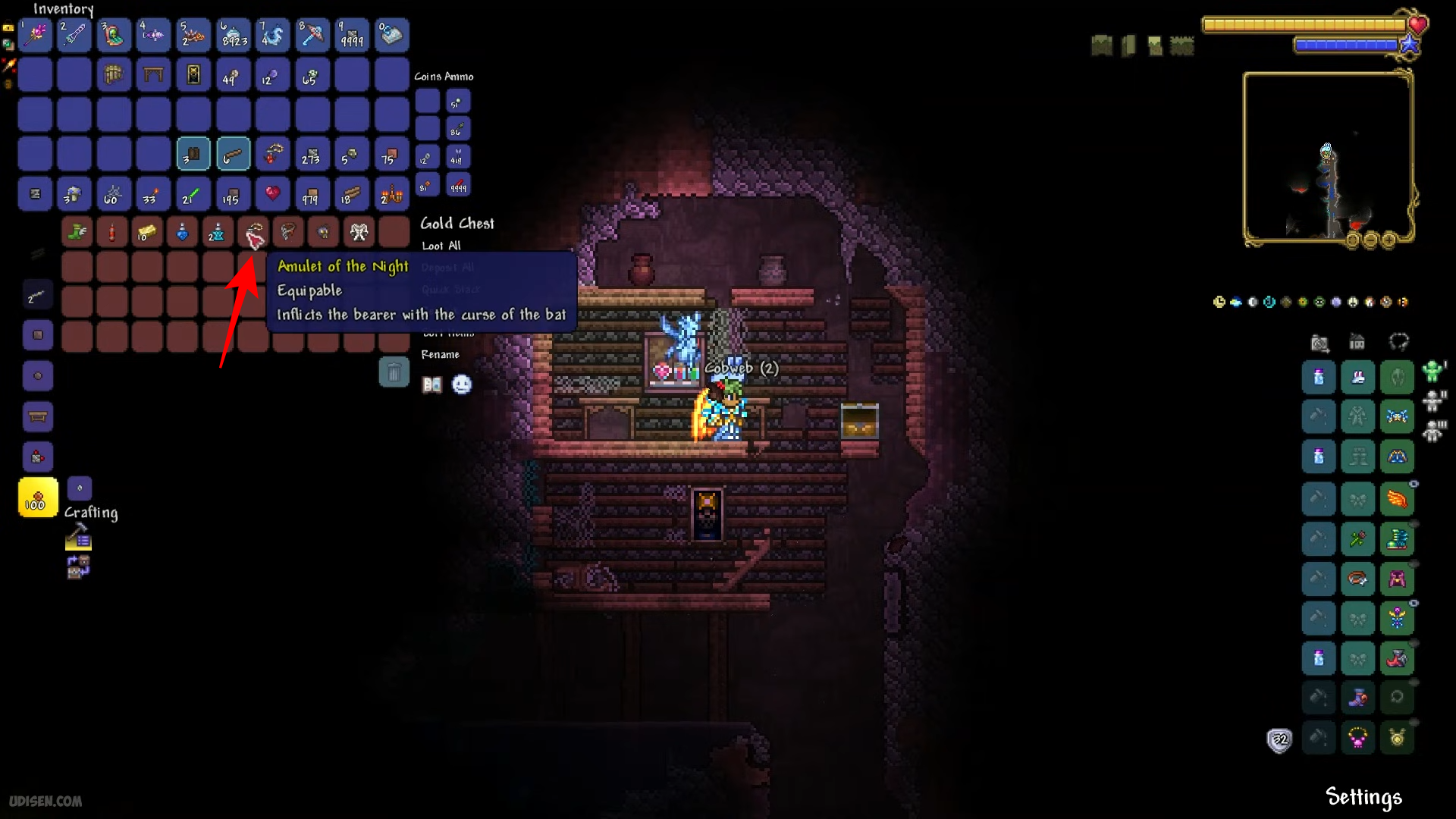1456x819 pixels.
Task: Open the bestiary book icon
Action: 432,385
